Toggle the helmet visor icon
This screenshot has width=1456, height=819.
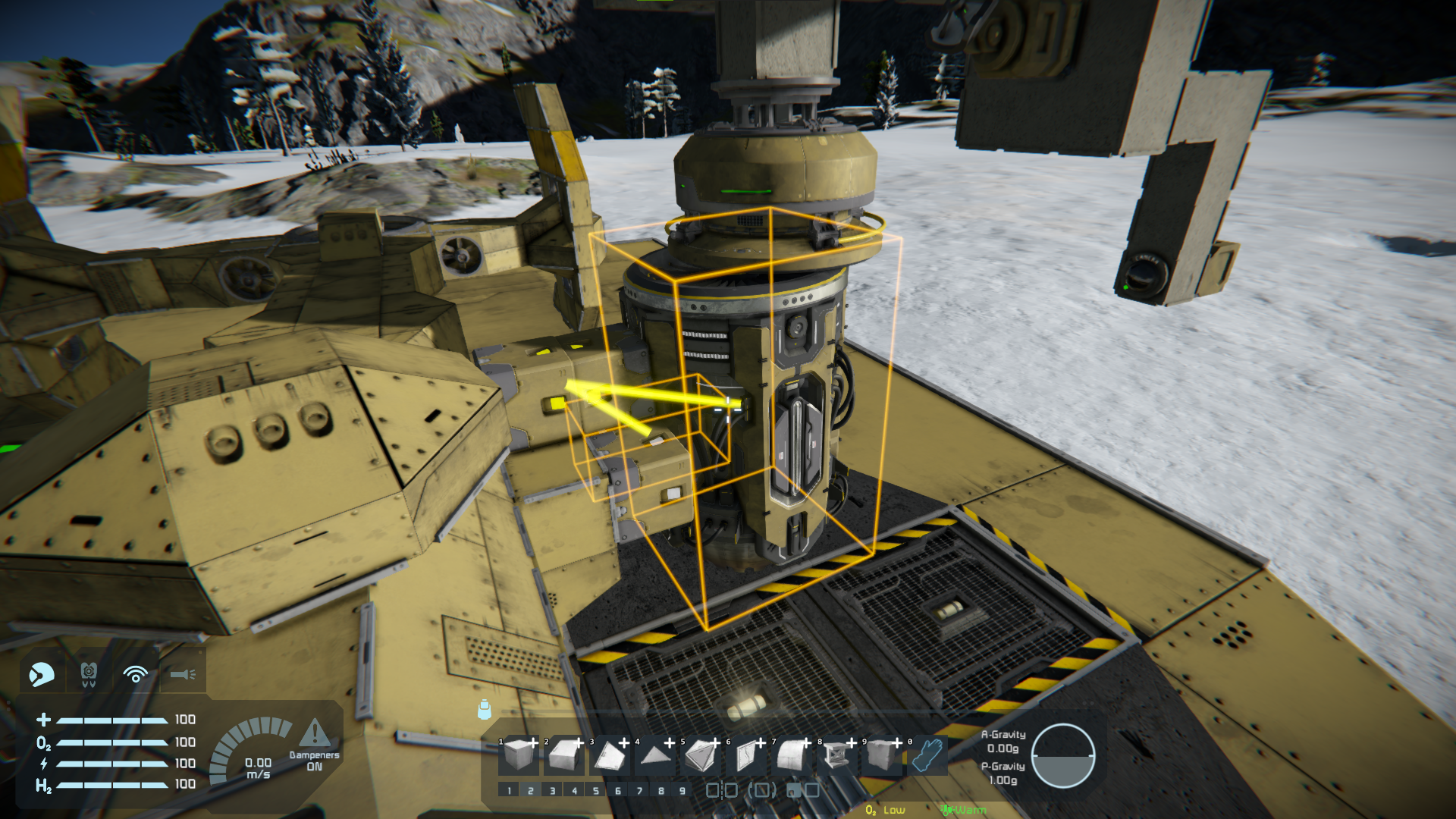42,673
